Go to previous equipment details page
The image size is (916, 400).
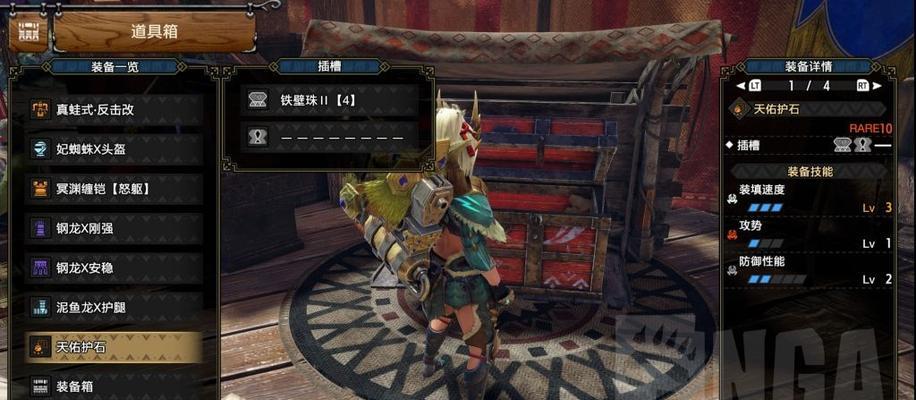pyautogui.click(x=754, y=86)
